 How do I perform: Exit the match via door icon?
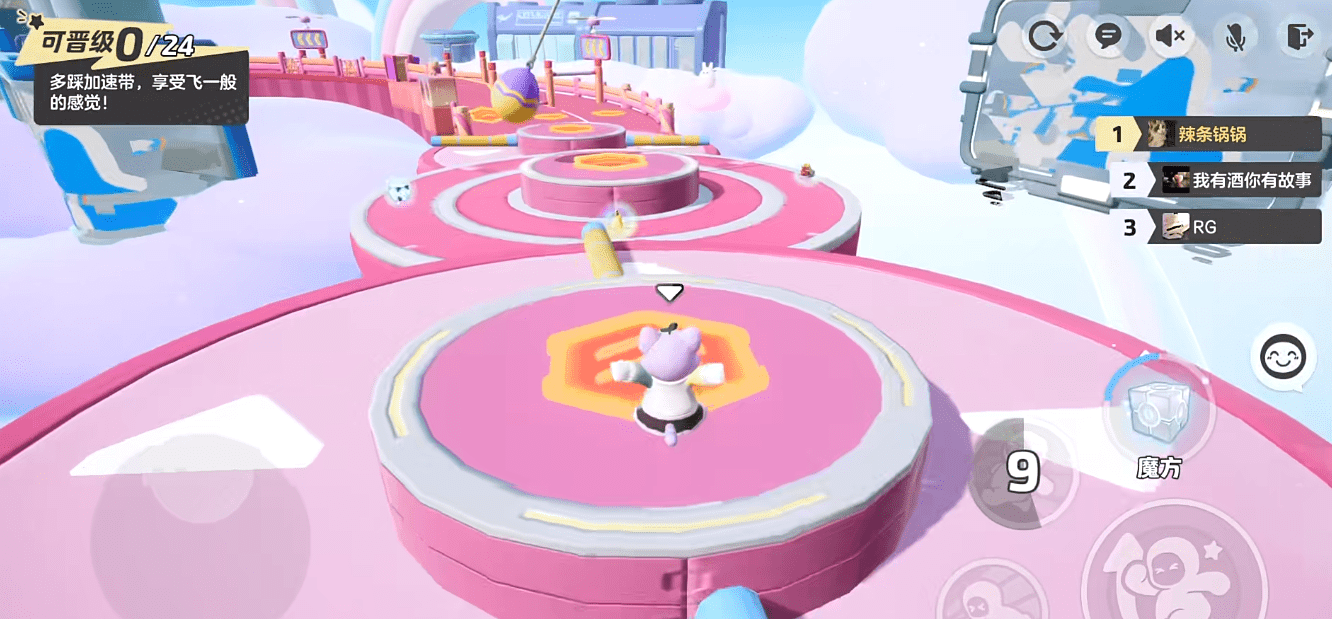1298,38
